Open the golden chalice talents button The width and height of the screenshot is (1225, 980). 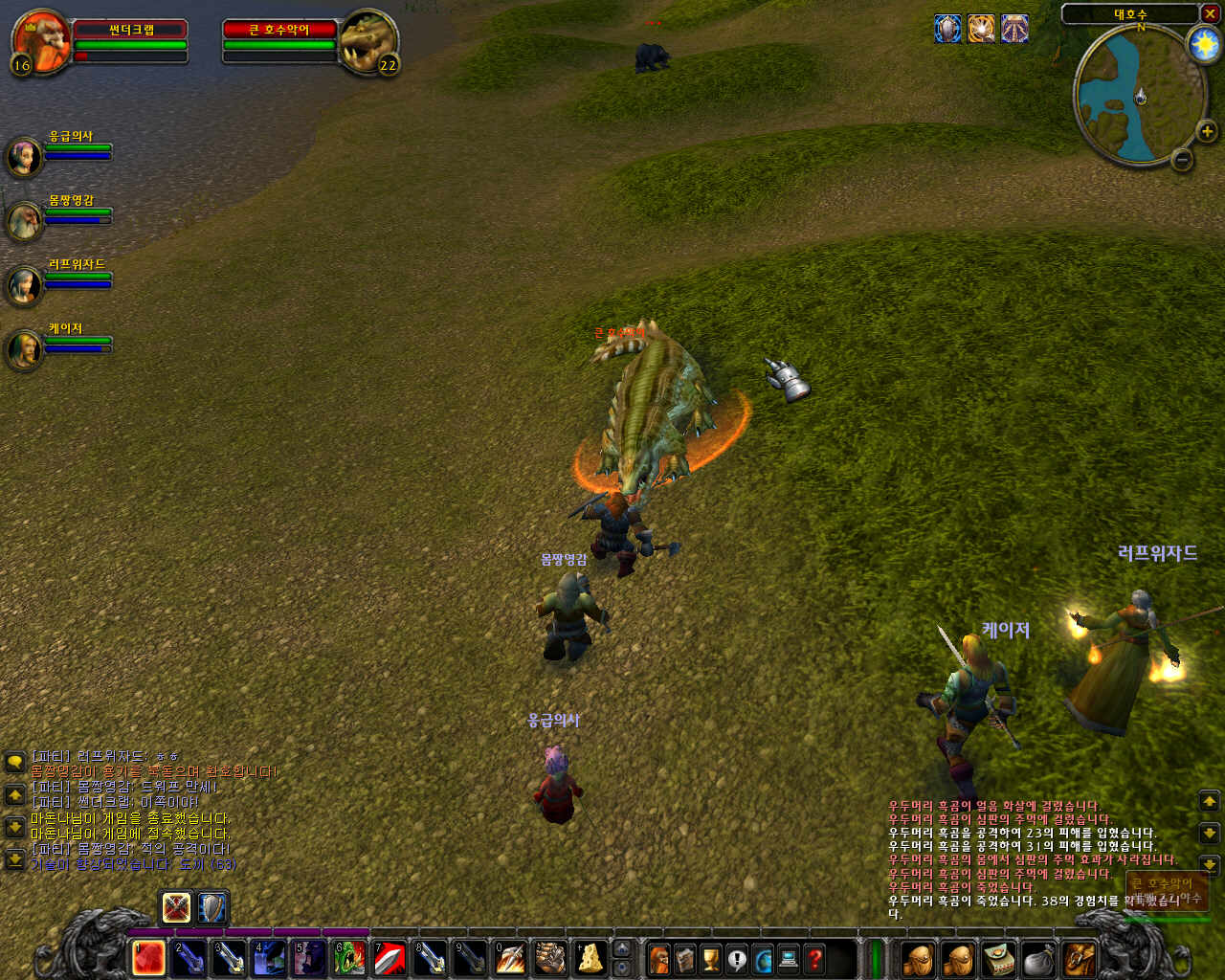coord(711,958)
